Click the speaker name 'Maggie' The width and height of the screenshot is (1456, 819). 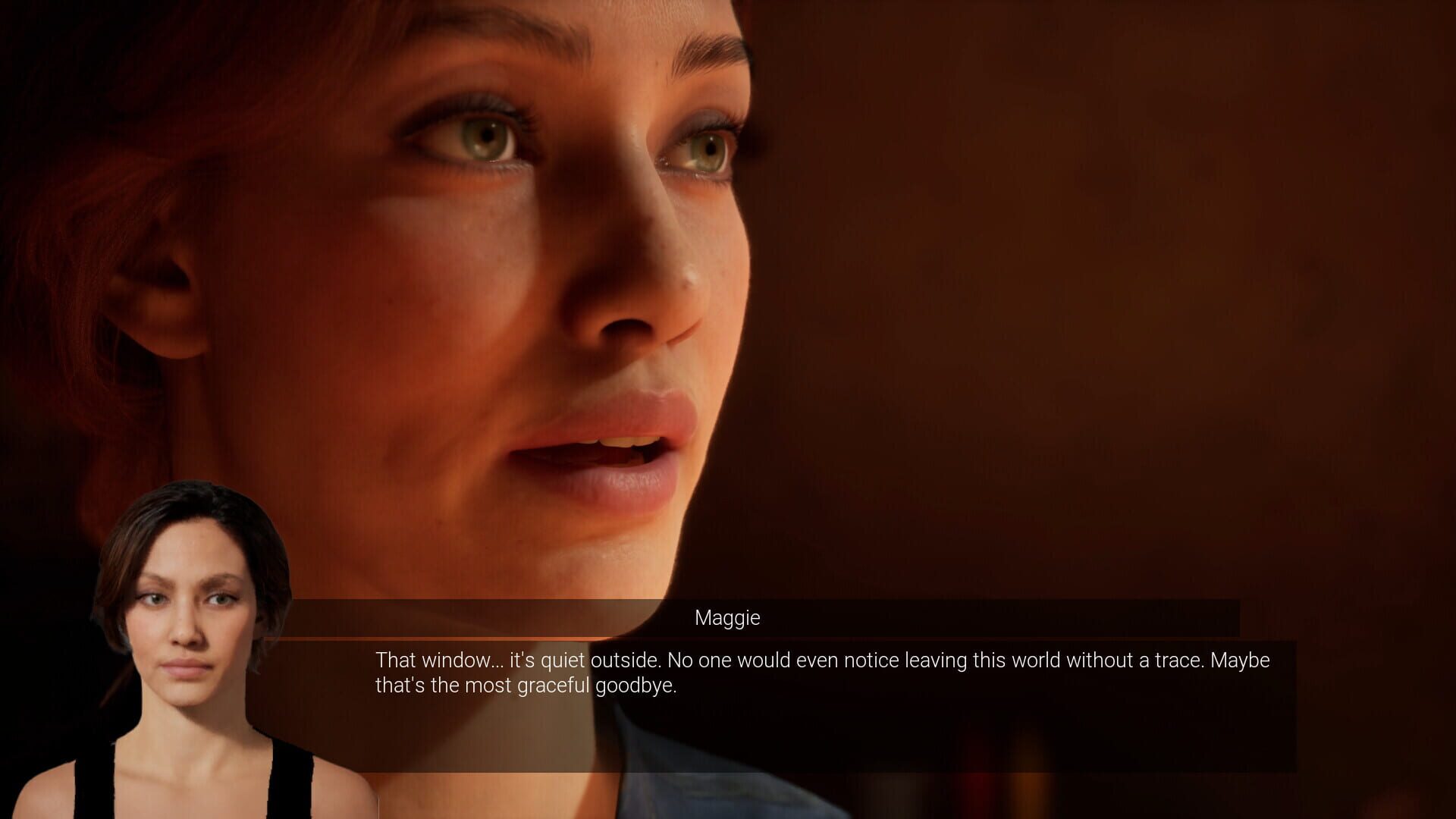click(x=726, y=618)
